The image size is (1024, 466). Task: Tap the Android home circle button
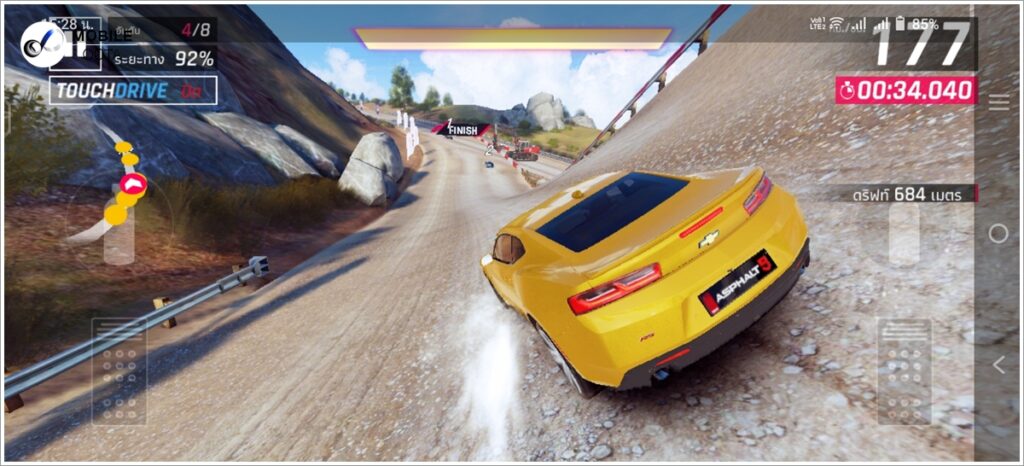[998, 233]
